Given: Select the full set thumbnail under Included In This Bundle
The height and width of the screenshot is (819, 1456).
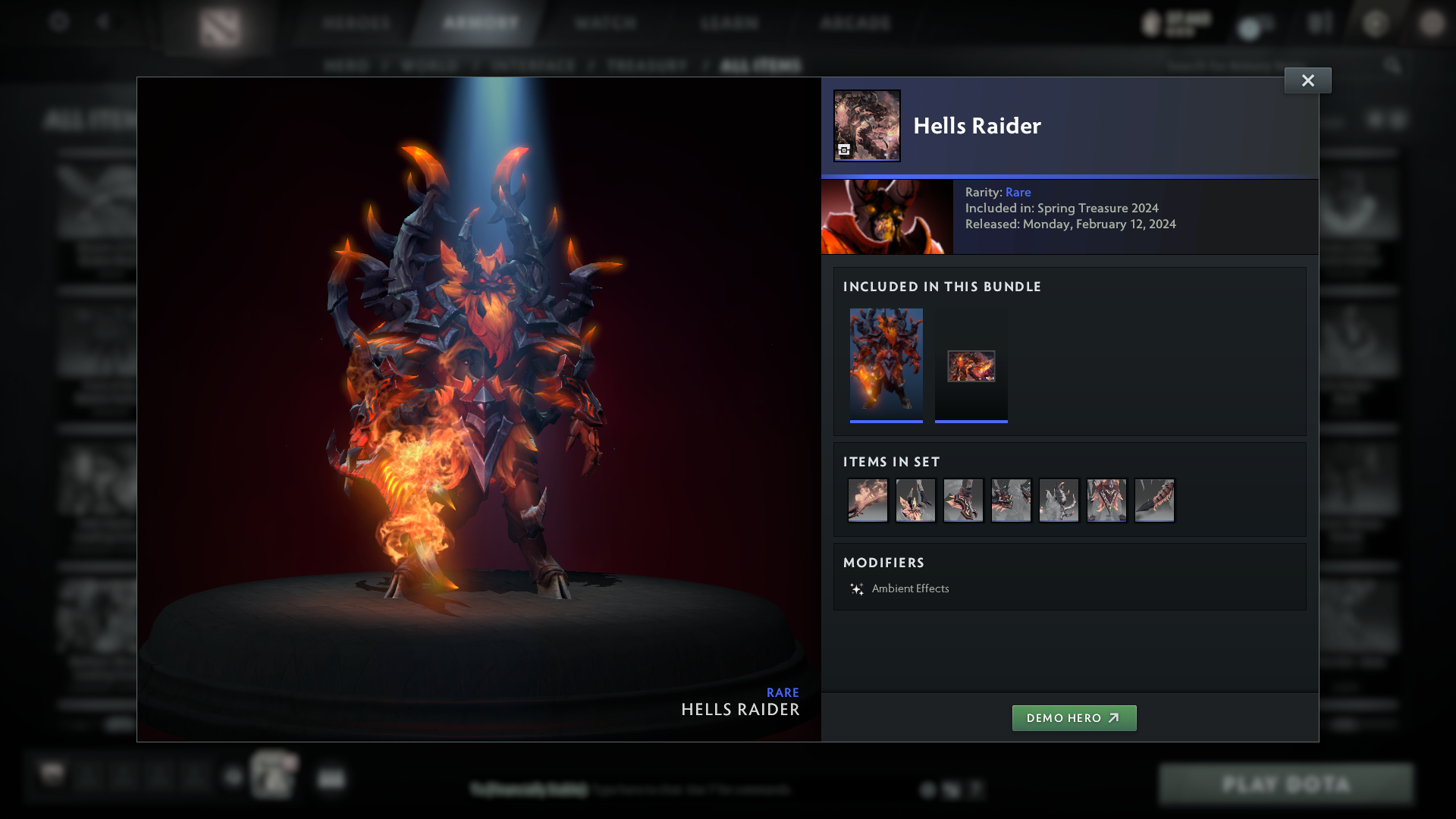Looking at the screenshot, I should point(886,364).
